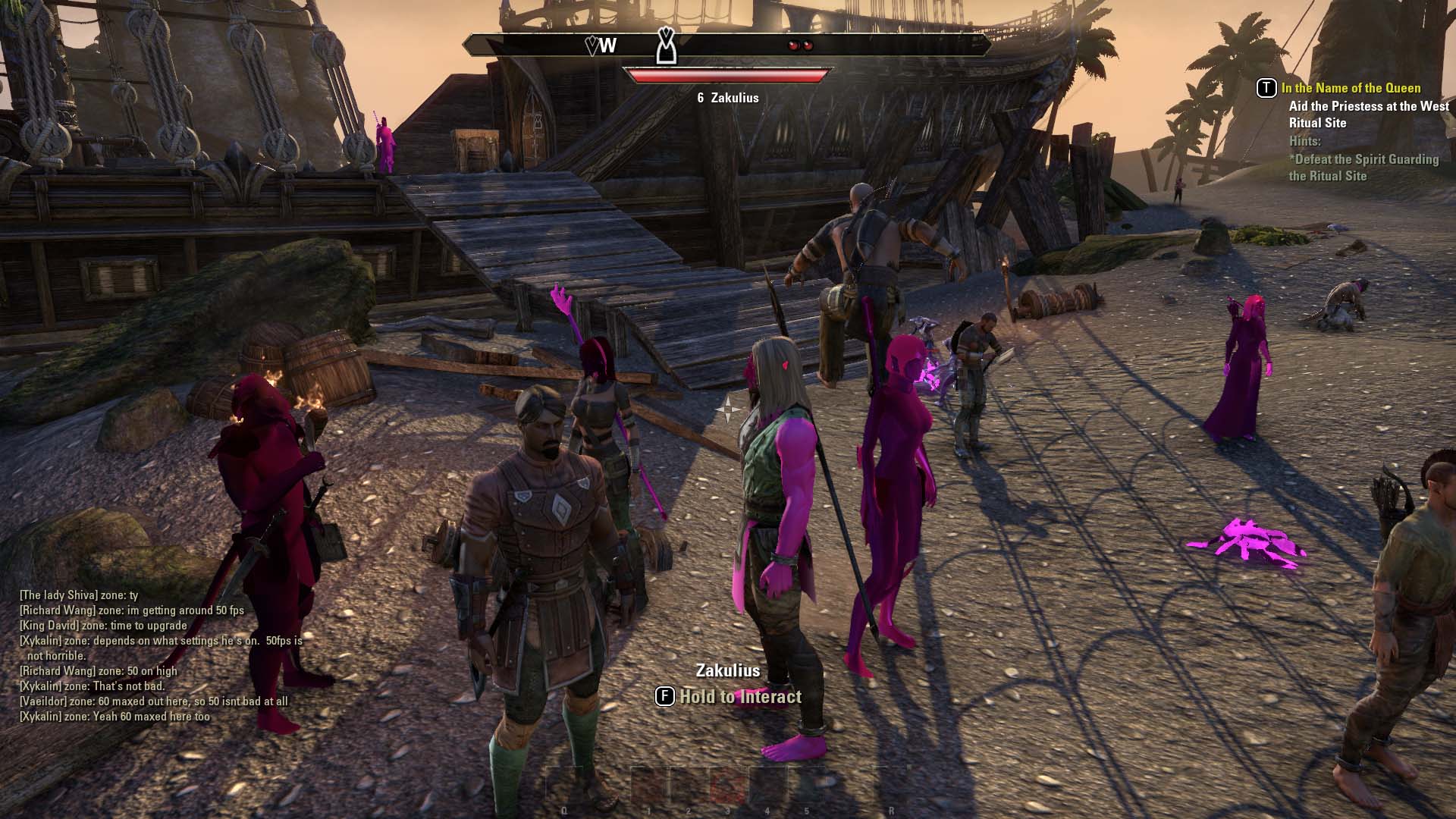The image size is (1456, 819).
Task: Select the In the Name of the Queen quest title
Action: [1351, 88]
